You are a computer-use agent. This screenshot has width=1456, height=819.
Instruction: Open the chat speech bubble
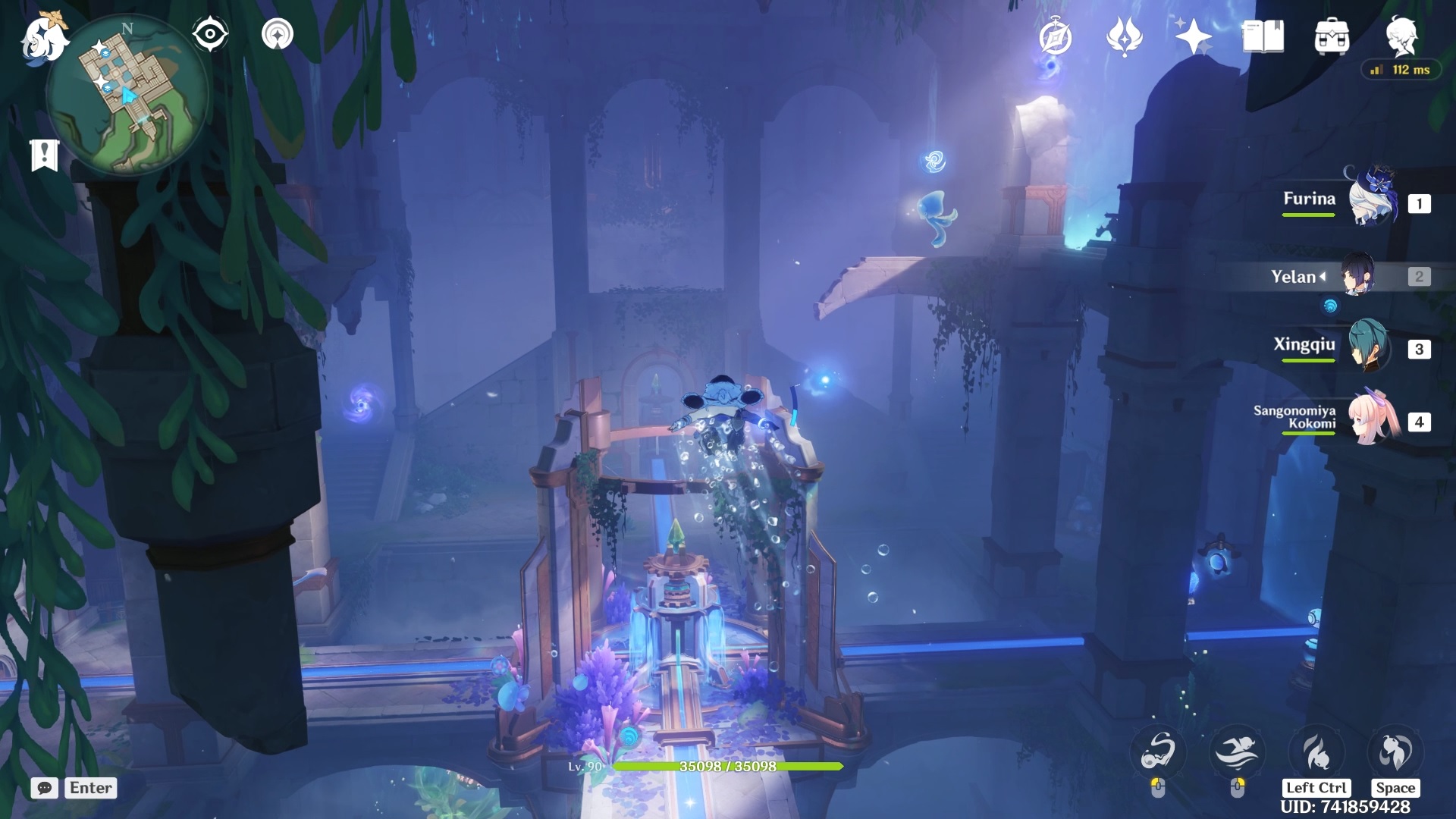click(45, 788)
